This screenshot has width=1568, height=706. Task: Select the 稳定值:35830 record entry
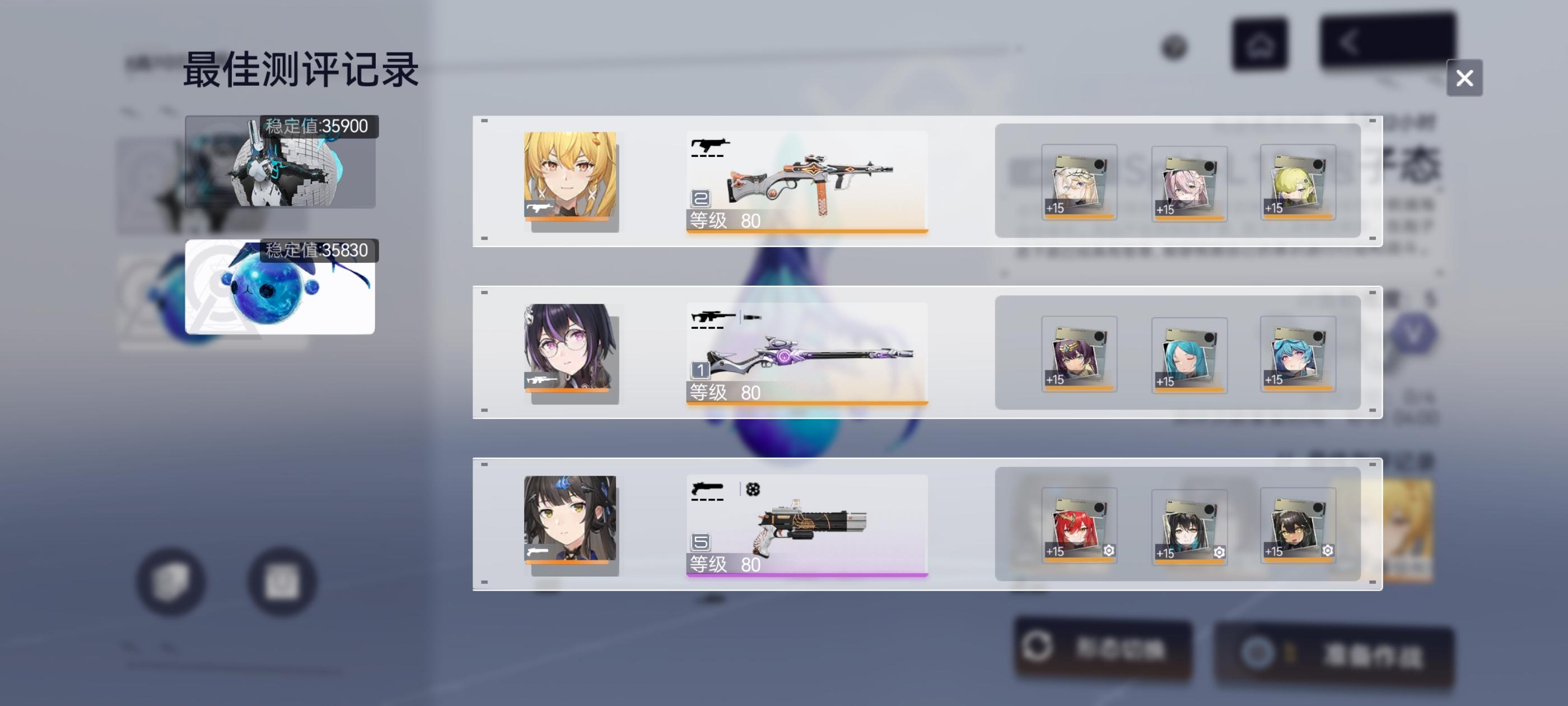point(280,286)
